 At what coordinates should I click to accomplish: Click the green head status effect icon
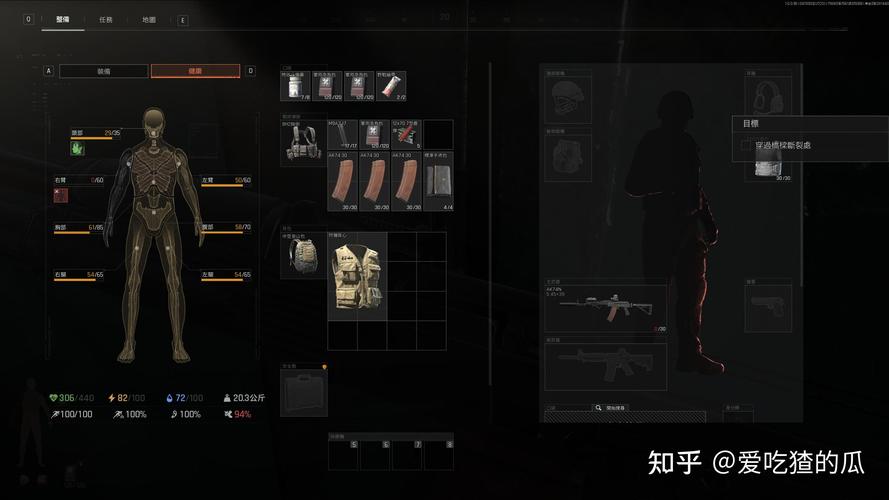point(77,148)
